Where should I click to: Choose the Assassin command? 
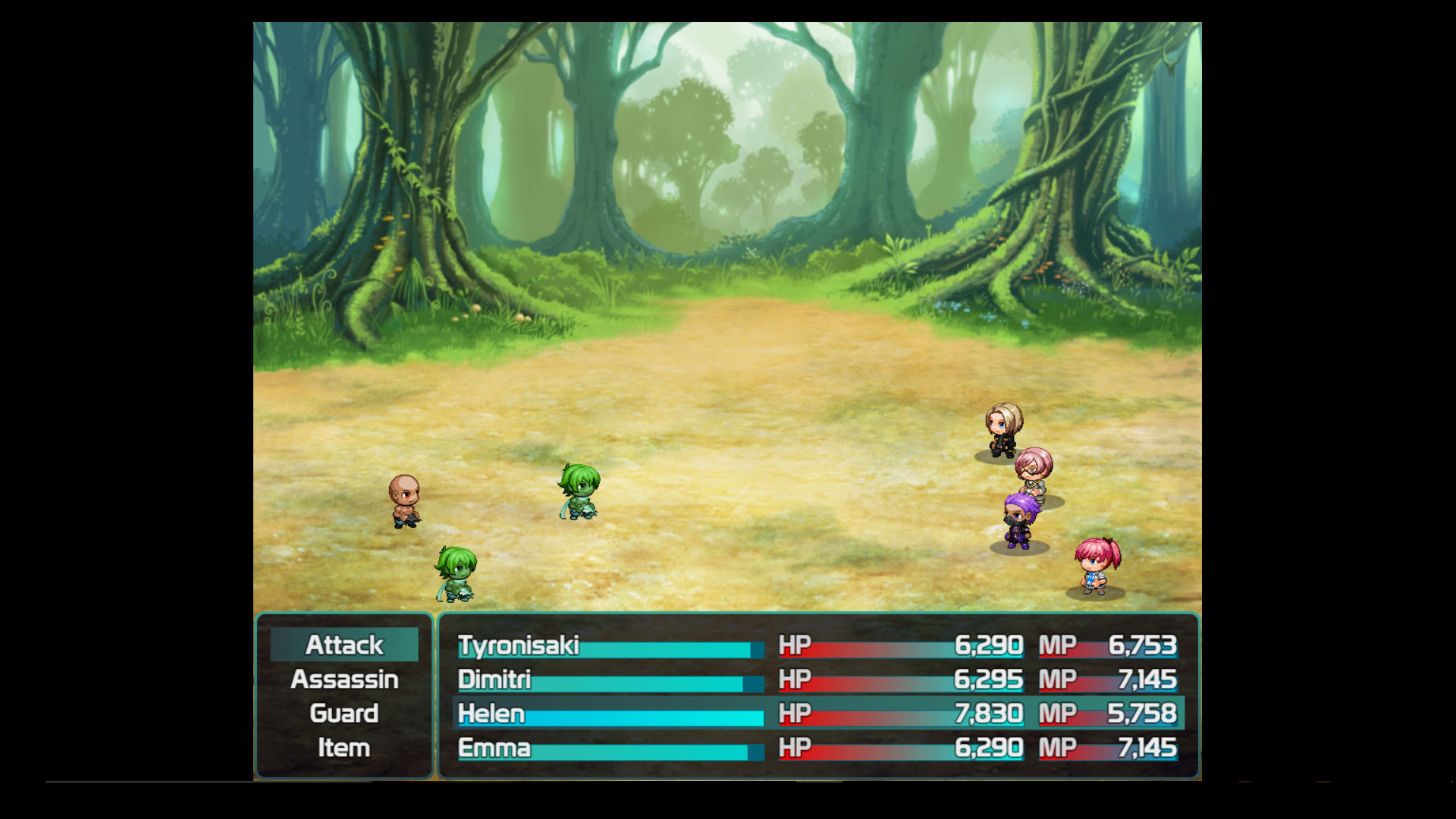tap(343, 679)
